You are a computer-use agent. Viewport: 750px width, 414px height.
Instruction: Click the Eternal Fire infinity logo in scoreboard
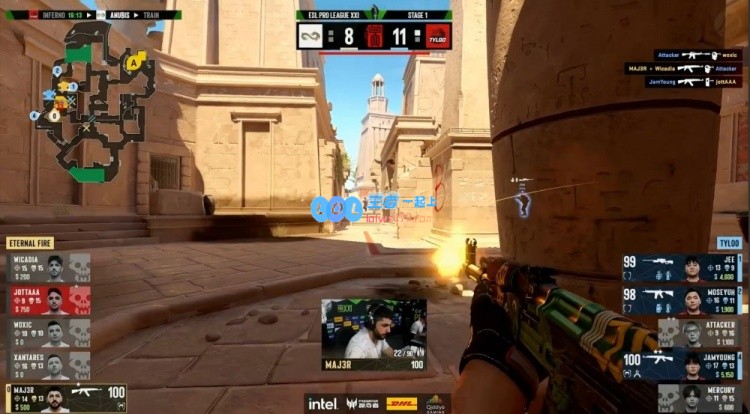coord(310,36)
